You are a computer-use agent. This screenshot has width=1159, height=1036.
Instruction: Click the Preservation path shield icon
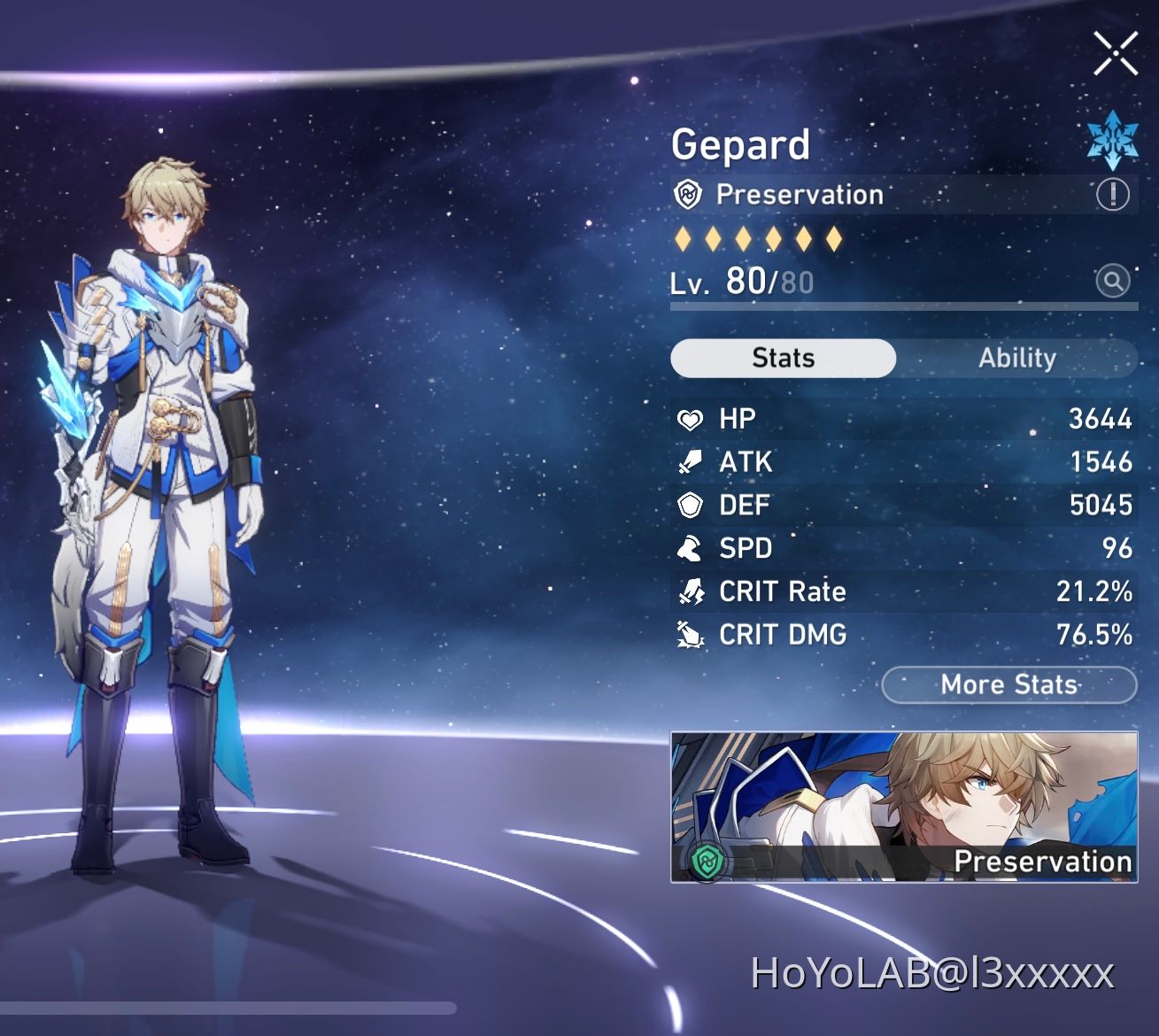tap(687, 194)
